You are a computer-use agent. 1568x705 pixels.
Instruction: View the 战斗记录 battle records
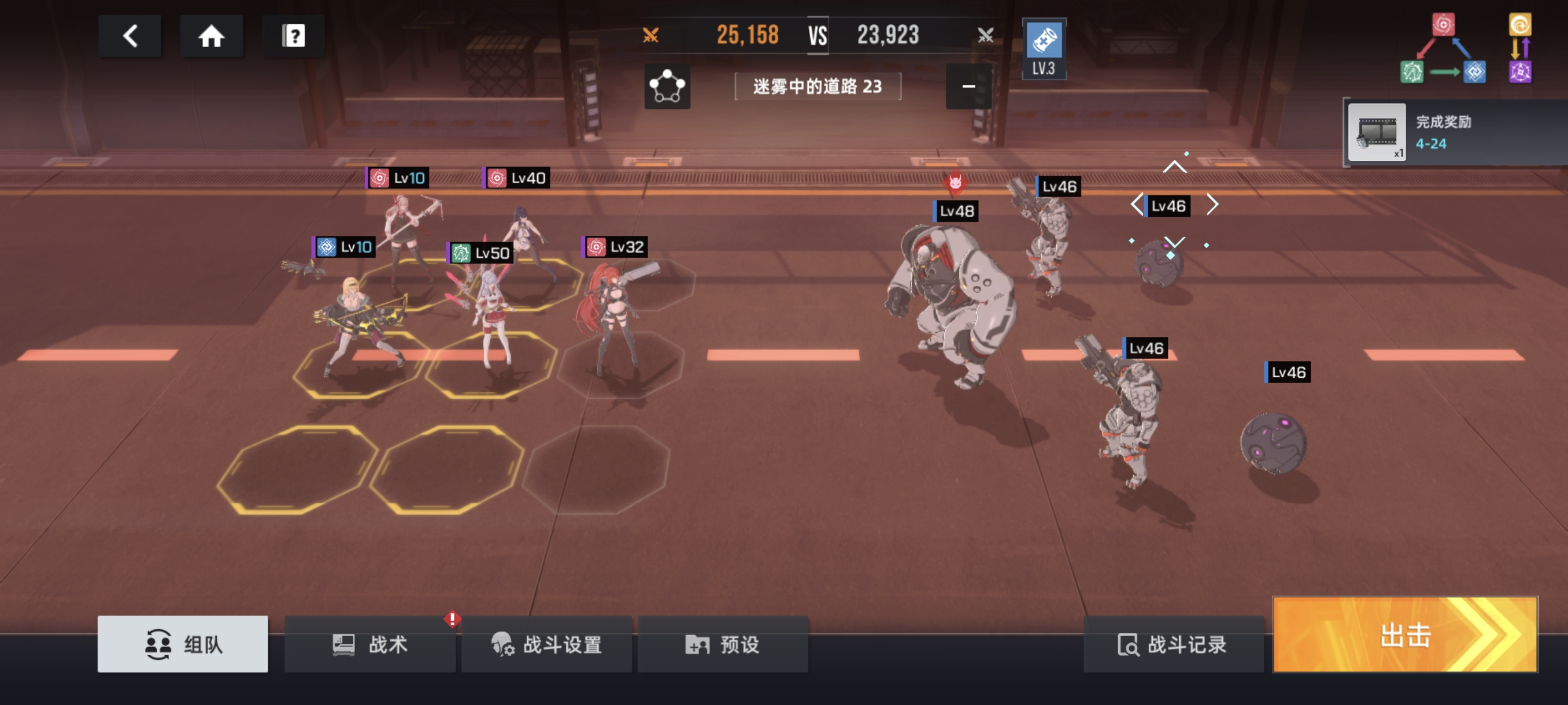coord(1173,644)
